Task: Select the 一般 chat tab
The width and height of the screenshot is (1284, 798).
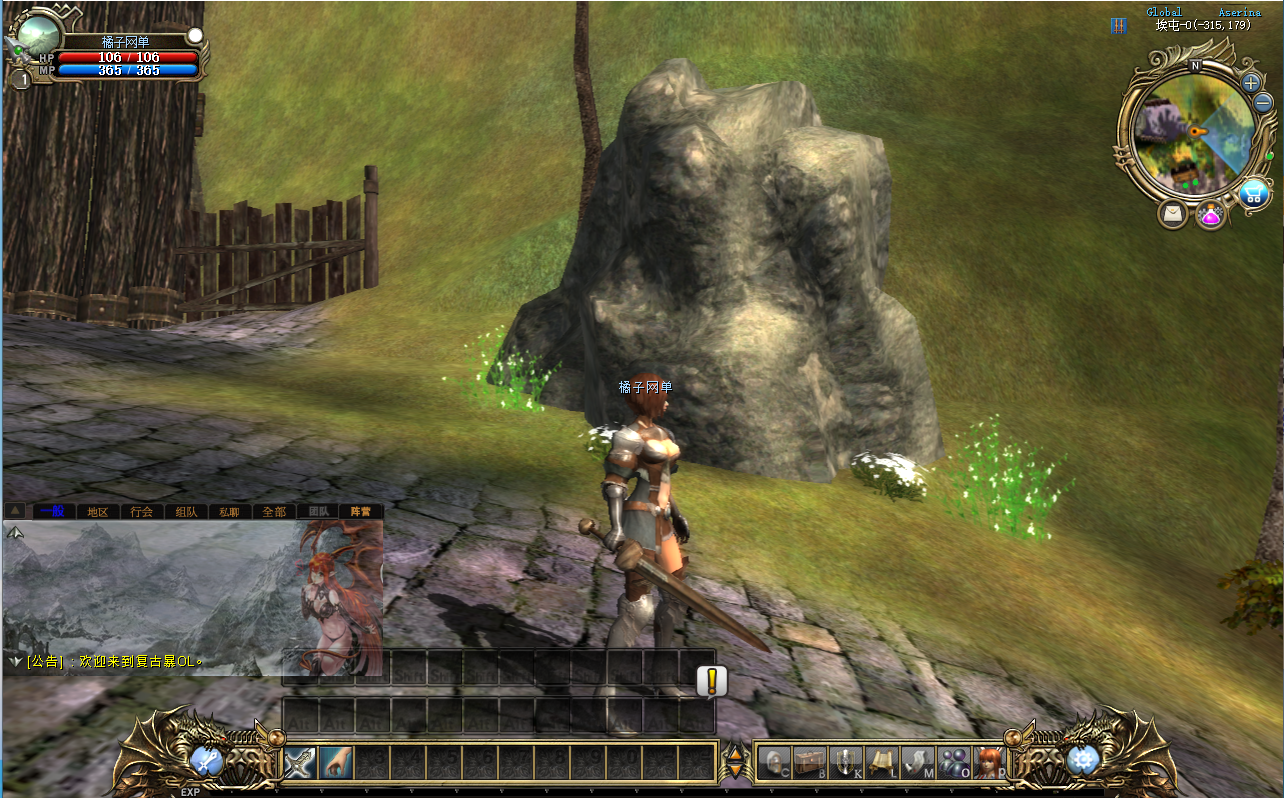Action: point(53,511)
